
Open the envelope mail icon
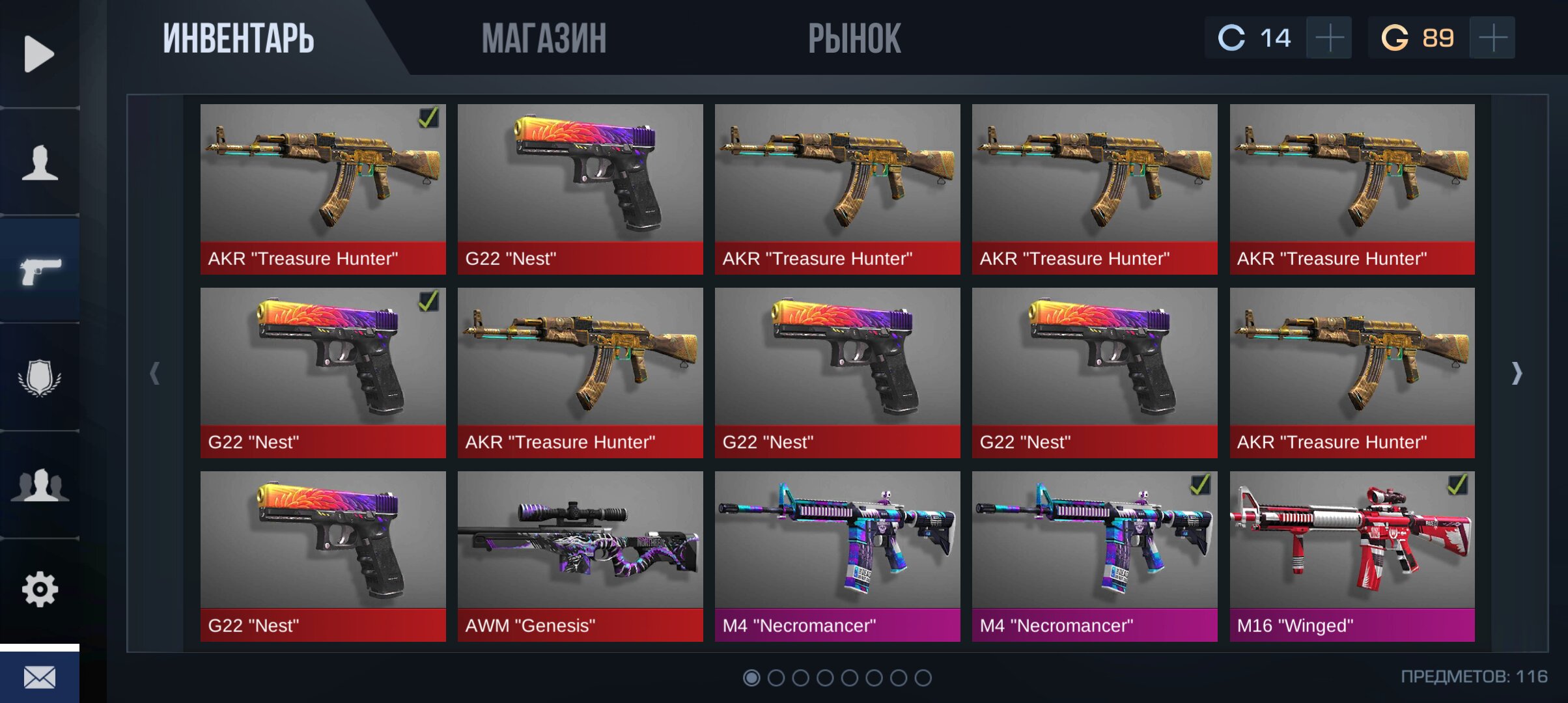(40, 678)
